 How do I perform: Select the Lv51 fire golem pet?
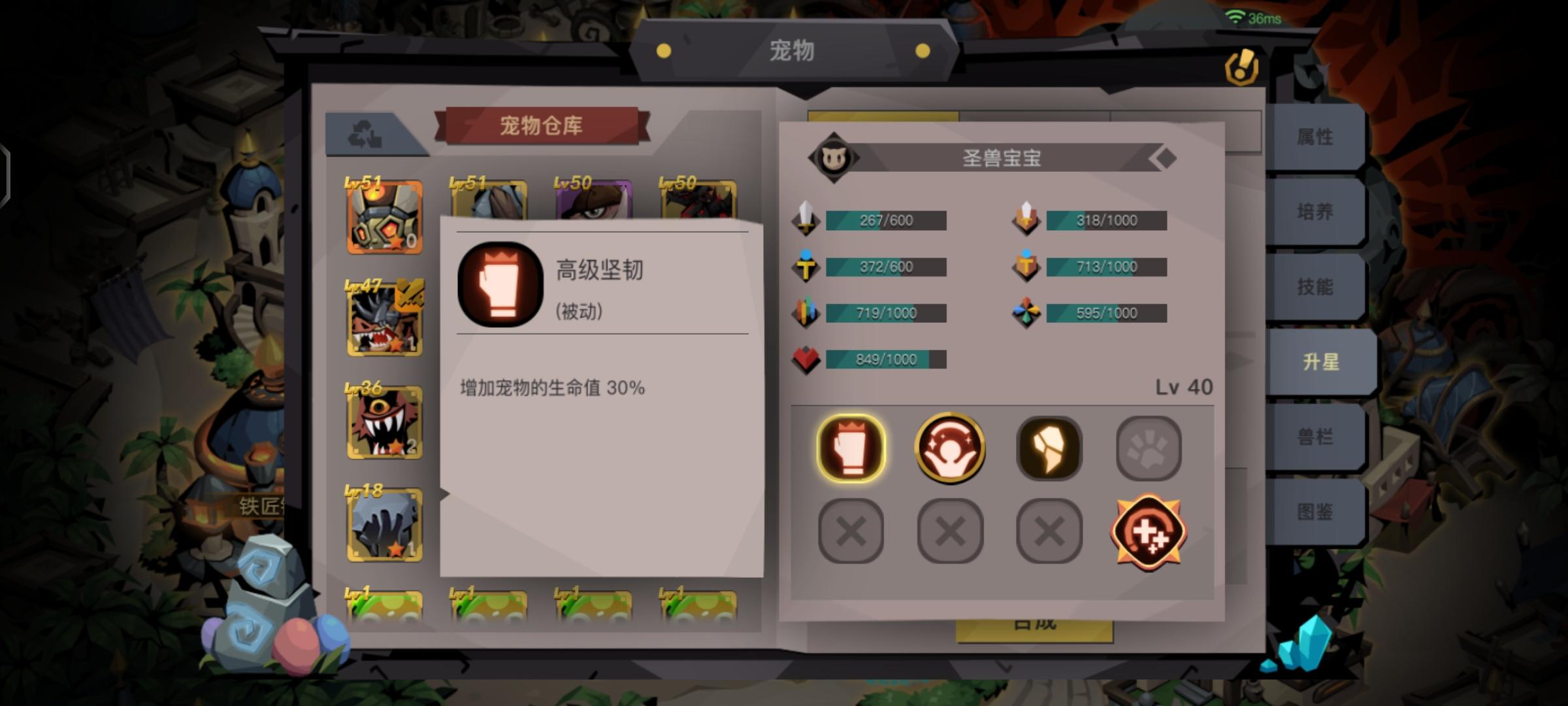385,216
